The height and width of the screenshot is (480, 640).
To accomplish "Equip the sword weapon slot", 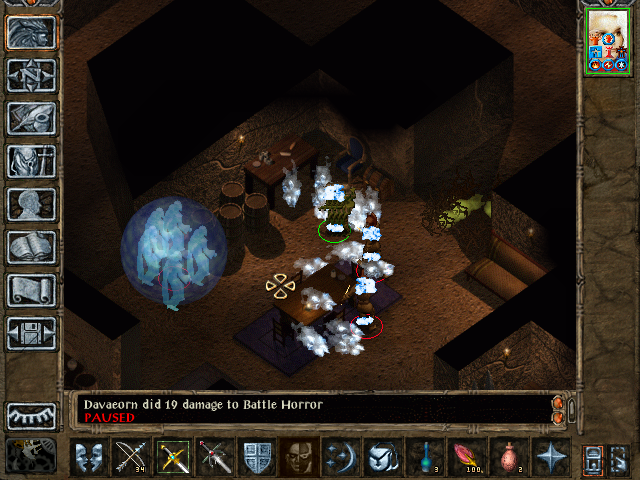I will 215,456.
